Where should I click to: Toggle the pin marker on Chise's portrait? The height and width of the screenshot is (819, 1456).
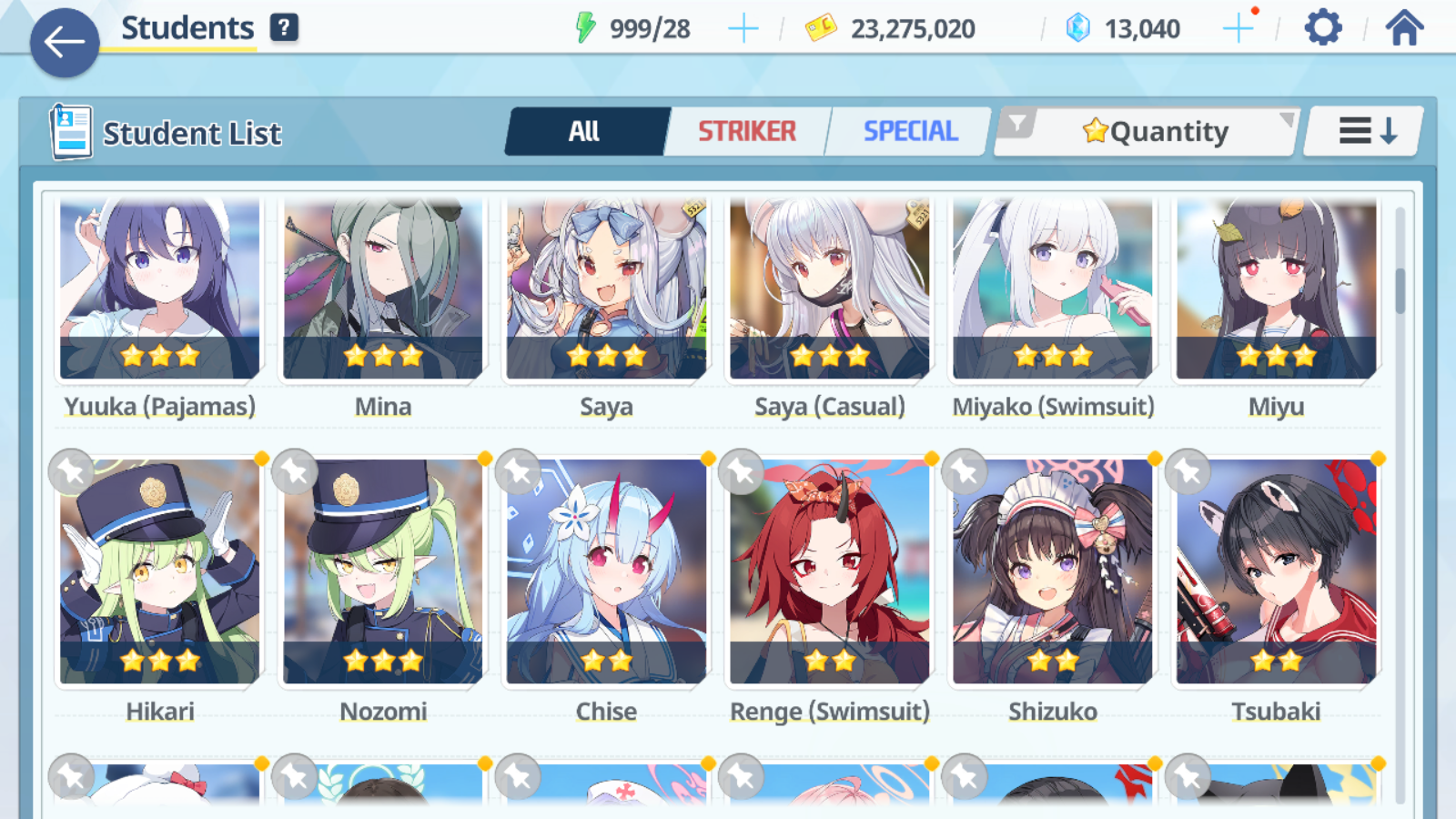(519, 472)
